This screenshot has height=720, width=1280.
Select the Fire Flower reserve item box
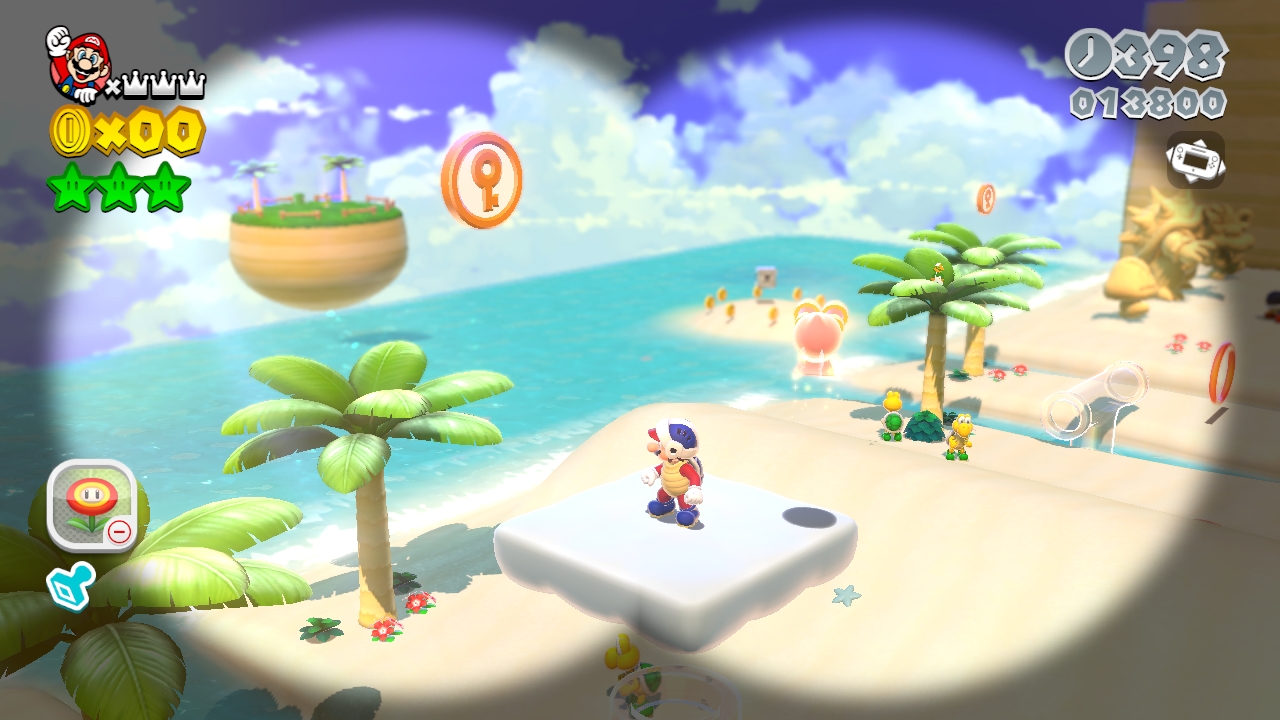point(92,498)
